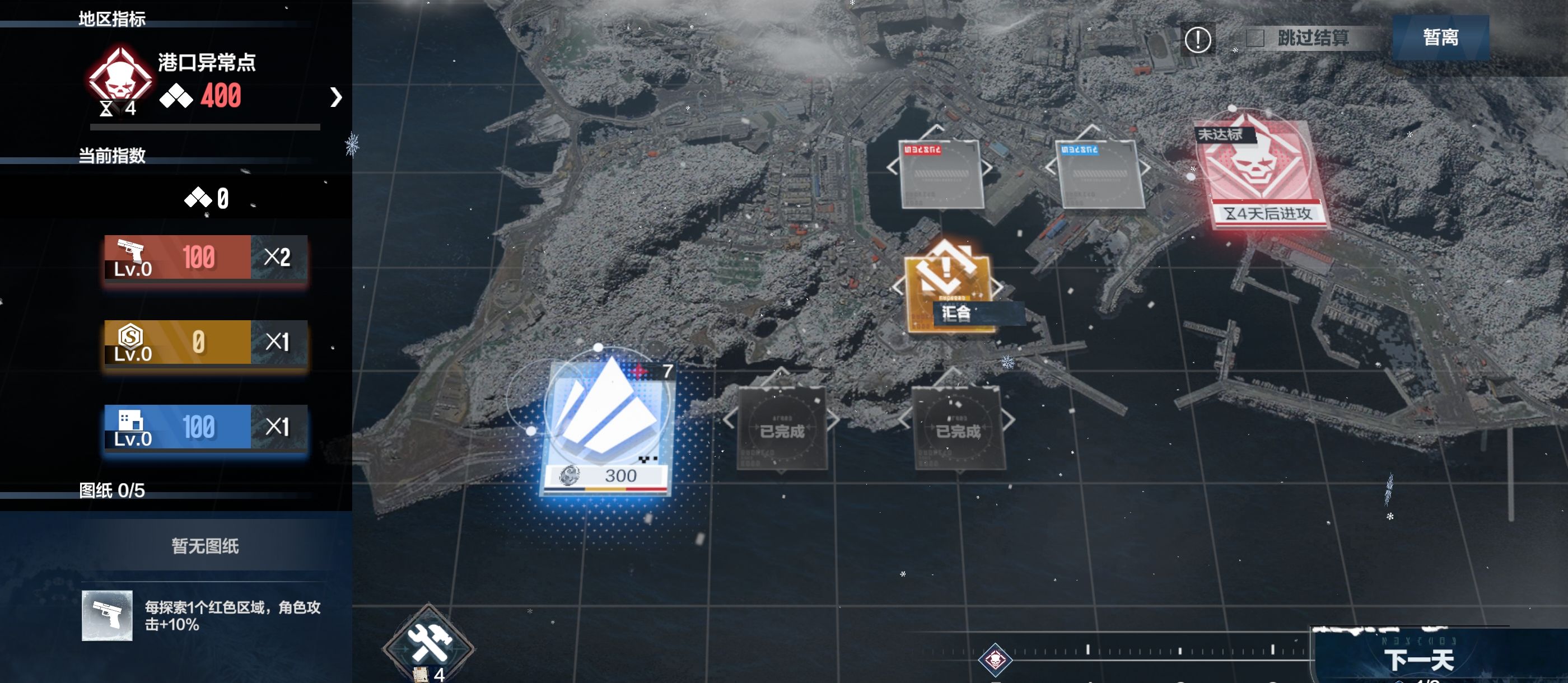This screenshot has width=1568, height=683.
Task: Expand the 港口异常点 arrow
Action: tap(335, 97)
